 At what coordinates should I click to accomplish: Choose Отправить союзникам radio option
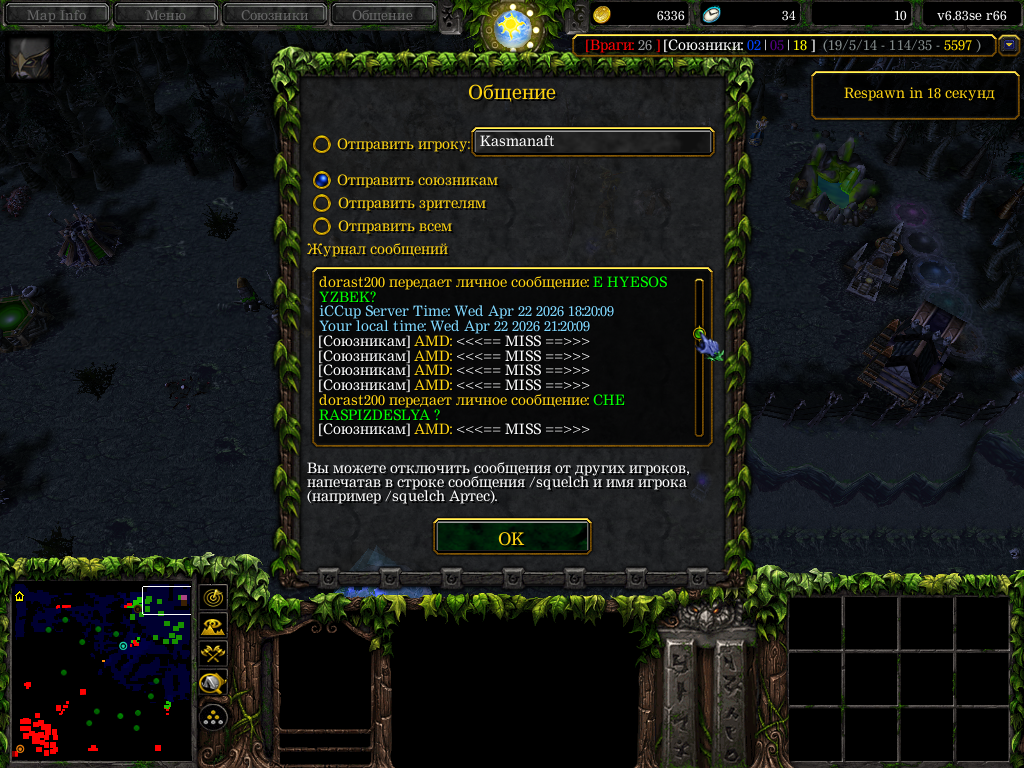click(321, 180)
